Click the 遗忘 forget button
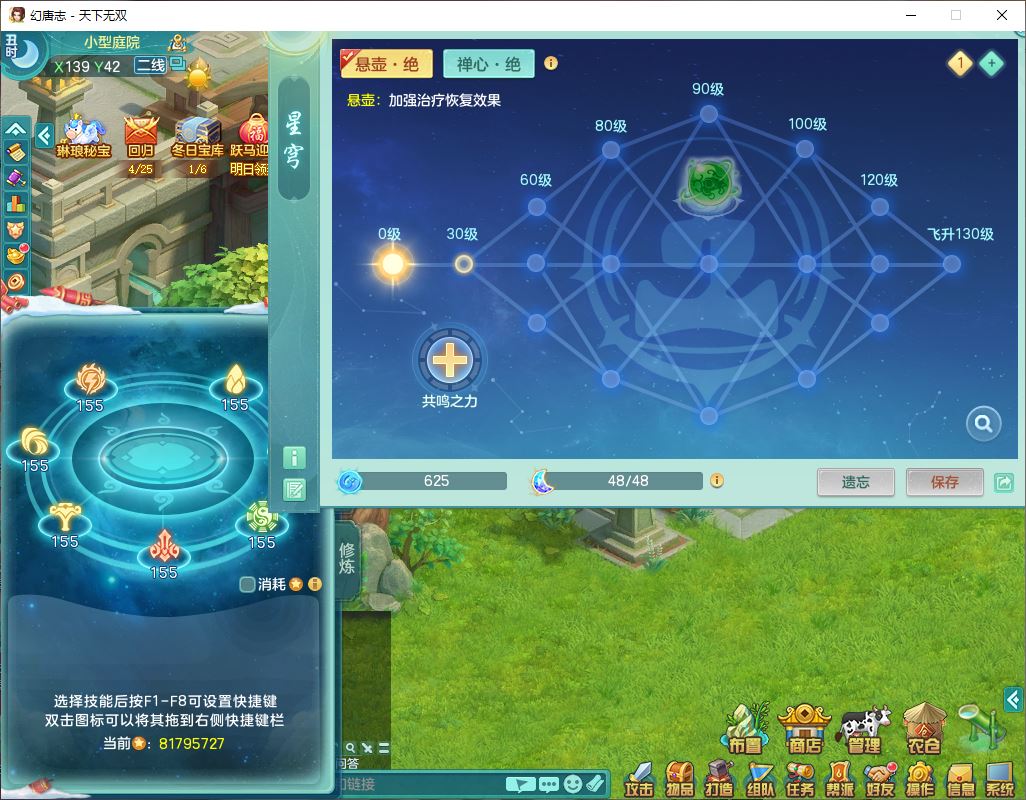 click(x=855, y=482)
